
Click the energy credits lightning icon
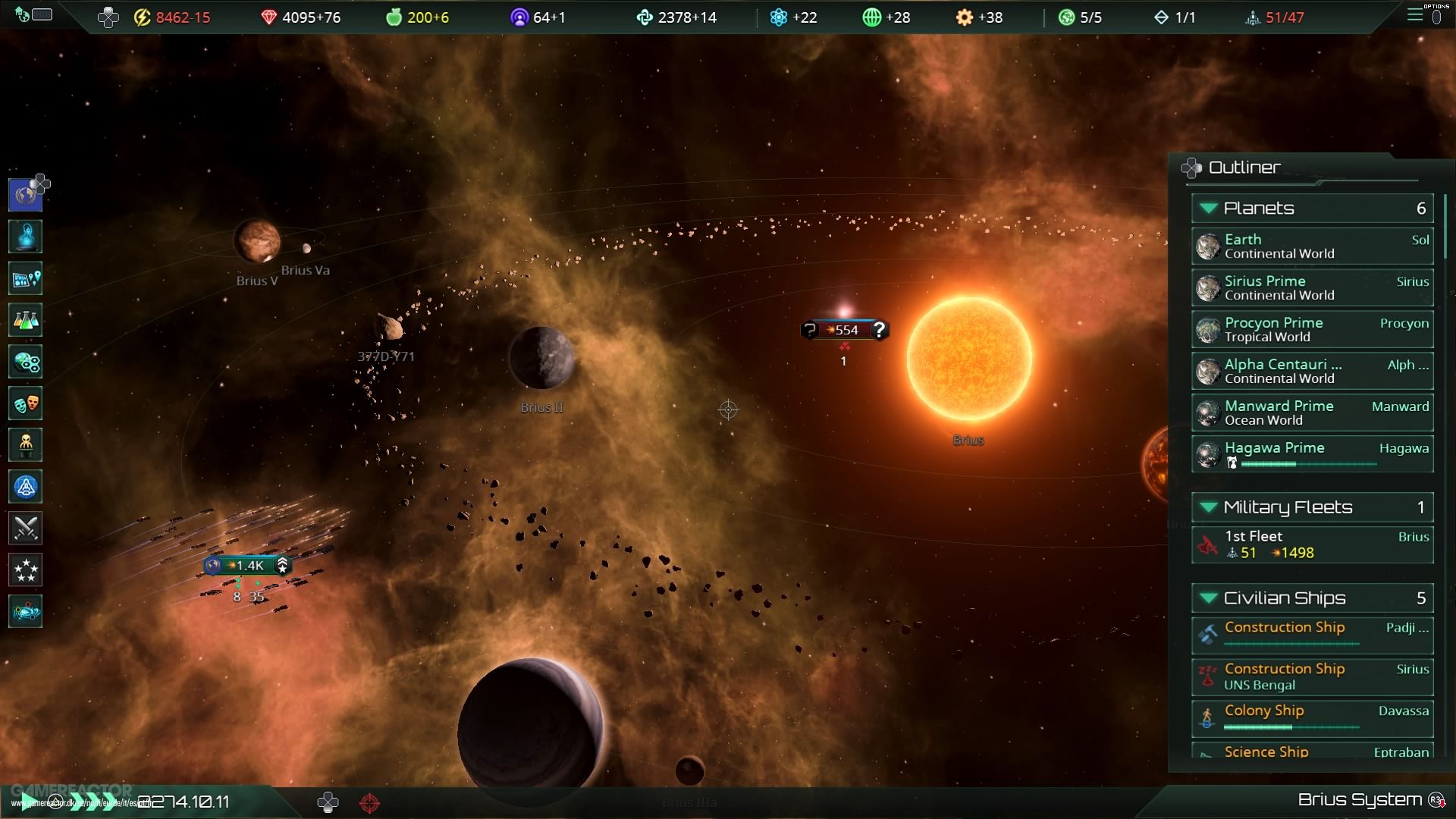[x=140, y=17]
